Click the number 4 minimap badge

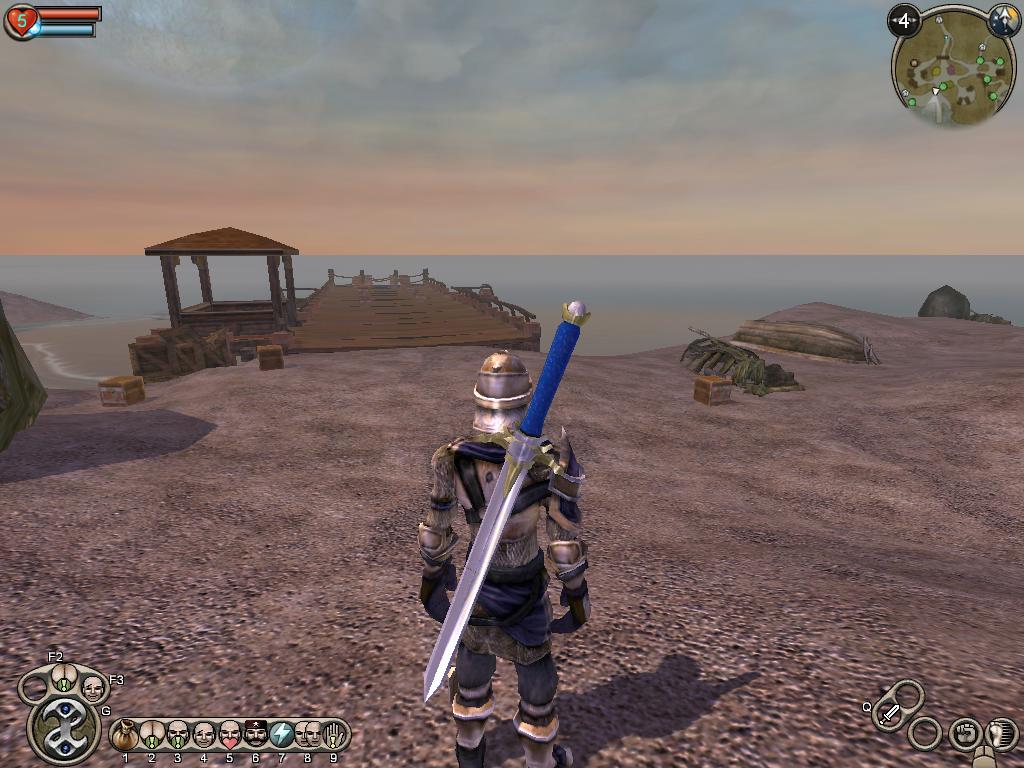coord(905,20)
